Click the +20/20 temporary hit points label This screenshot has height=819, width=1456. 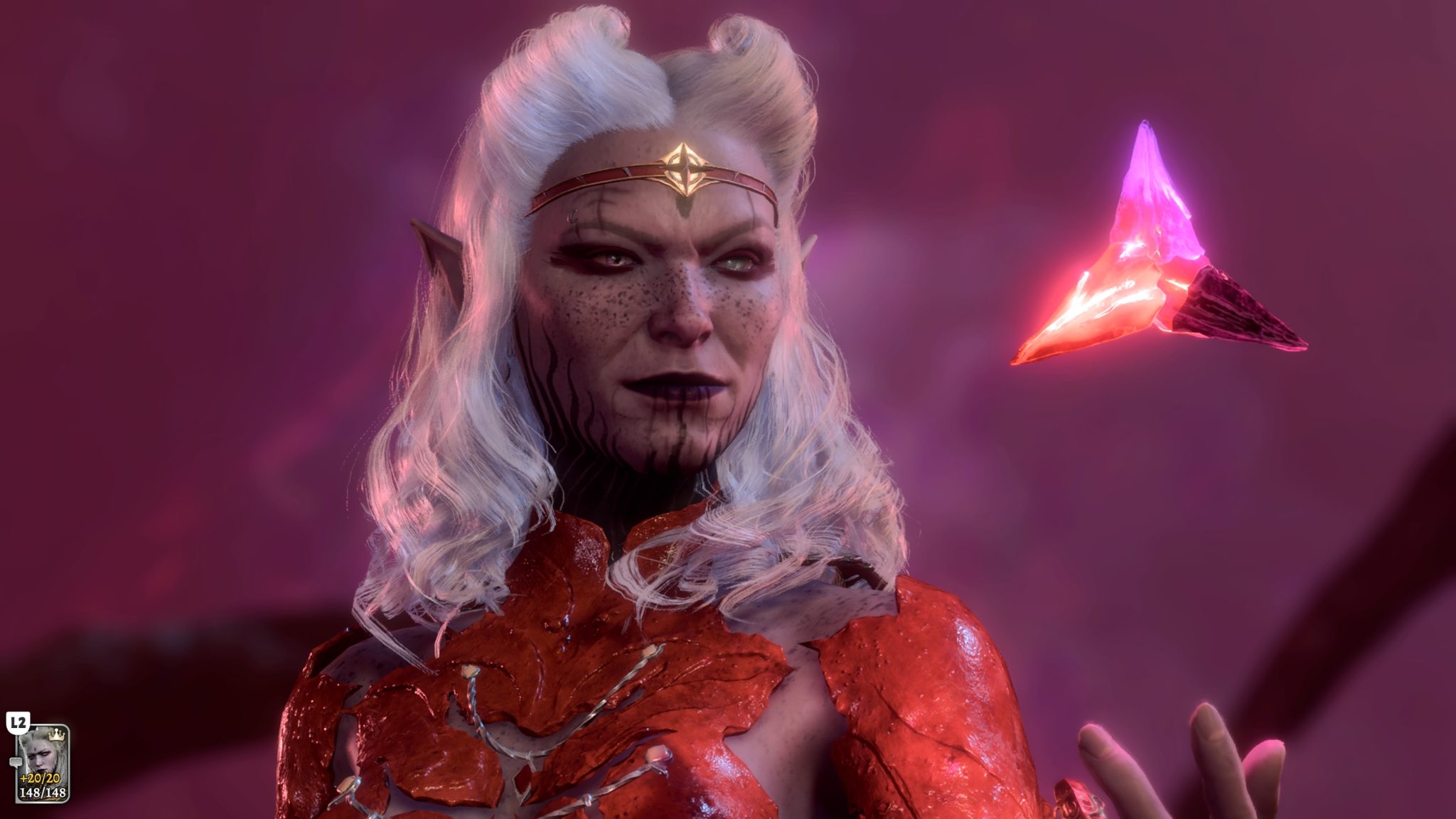(x=39, y=778)
